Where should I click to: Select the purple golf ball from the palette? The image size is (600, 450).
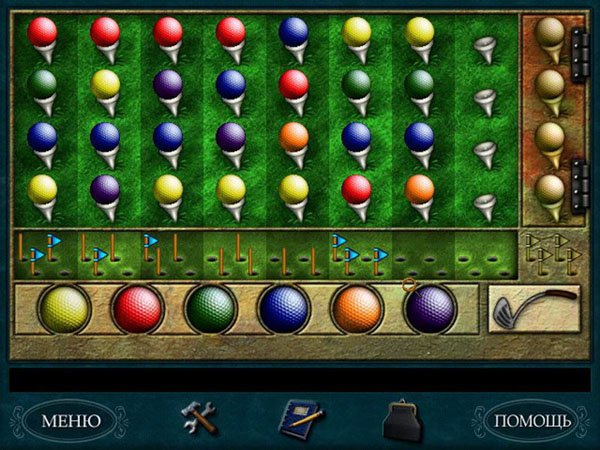point(431,309)
